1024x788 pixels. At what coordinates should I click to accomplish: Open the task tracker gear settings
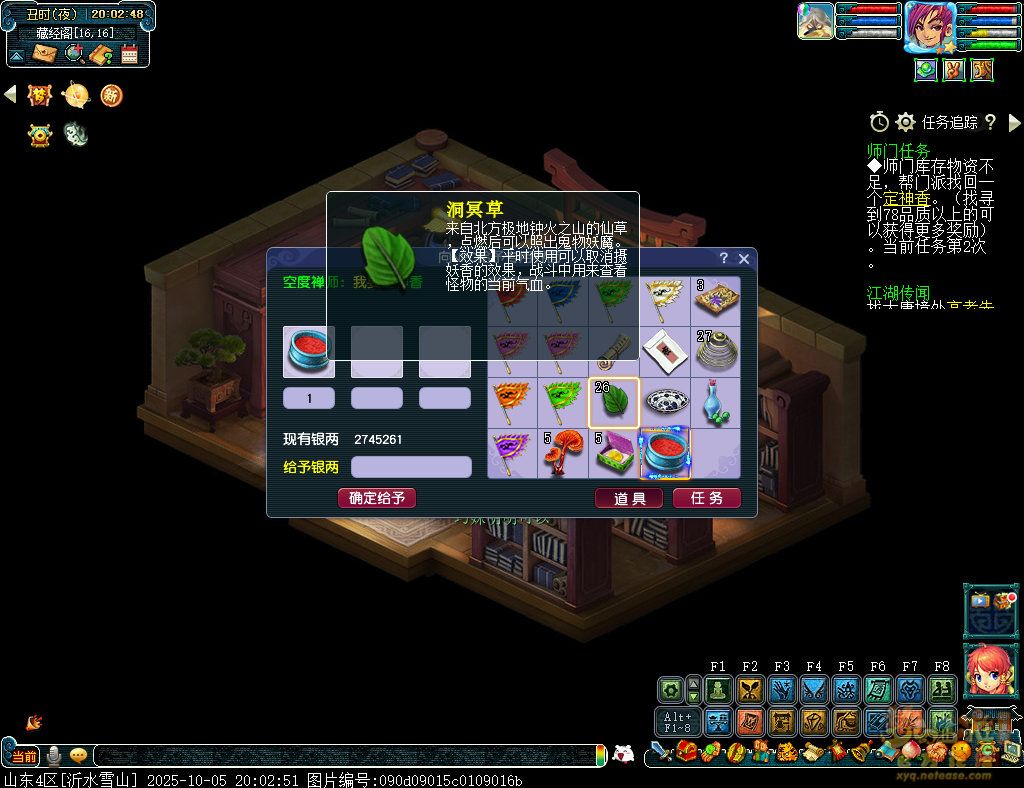coord(906,122)
